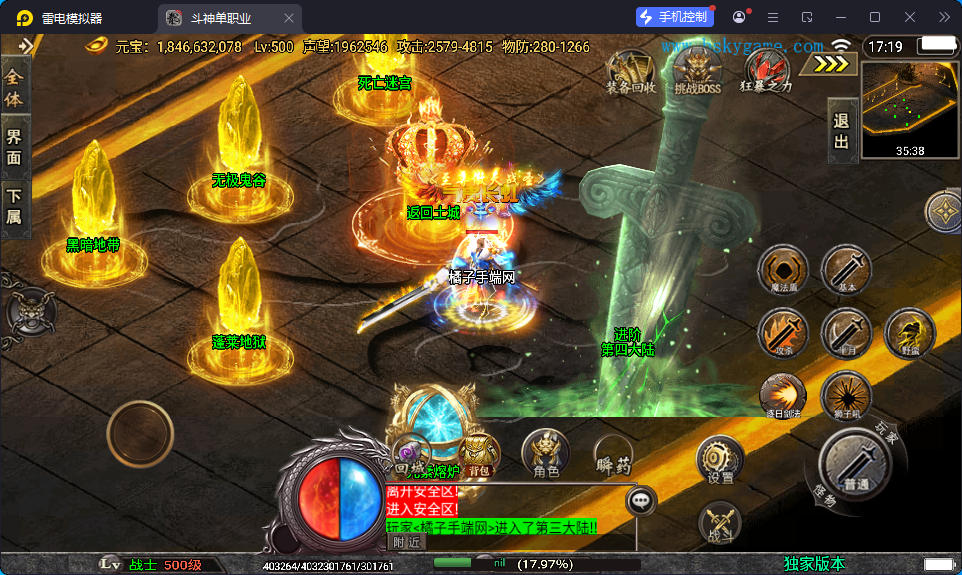Open chat with the speech bubble button

point(640,501)
